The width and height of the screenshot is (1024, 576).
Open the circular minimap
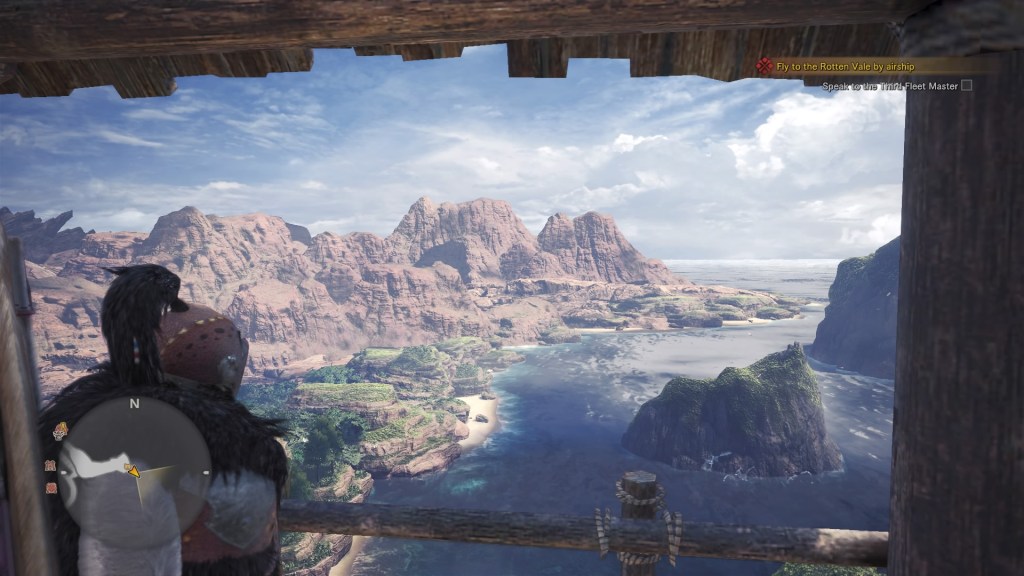134,472
